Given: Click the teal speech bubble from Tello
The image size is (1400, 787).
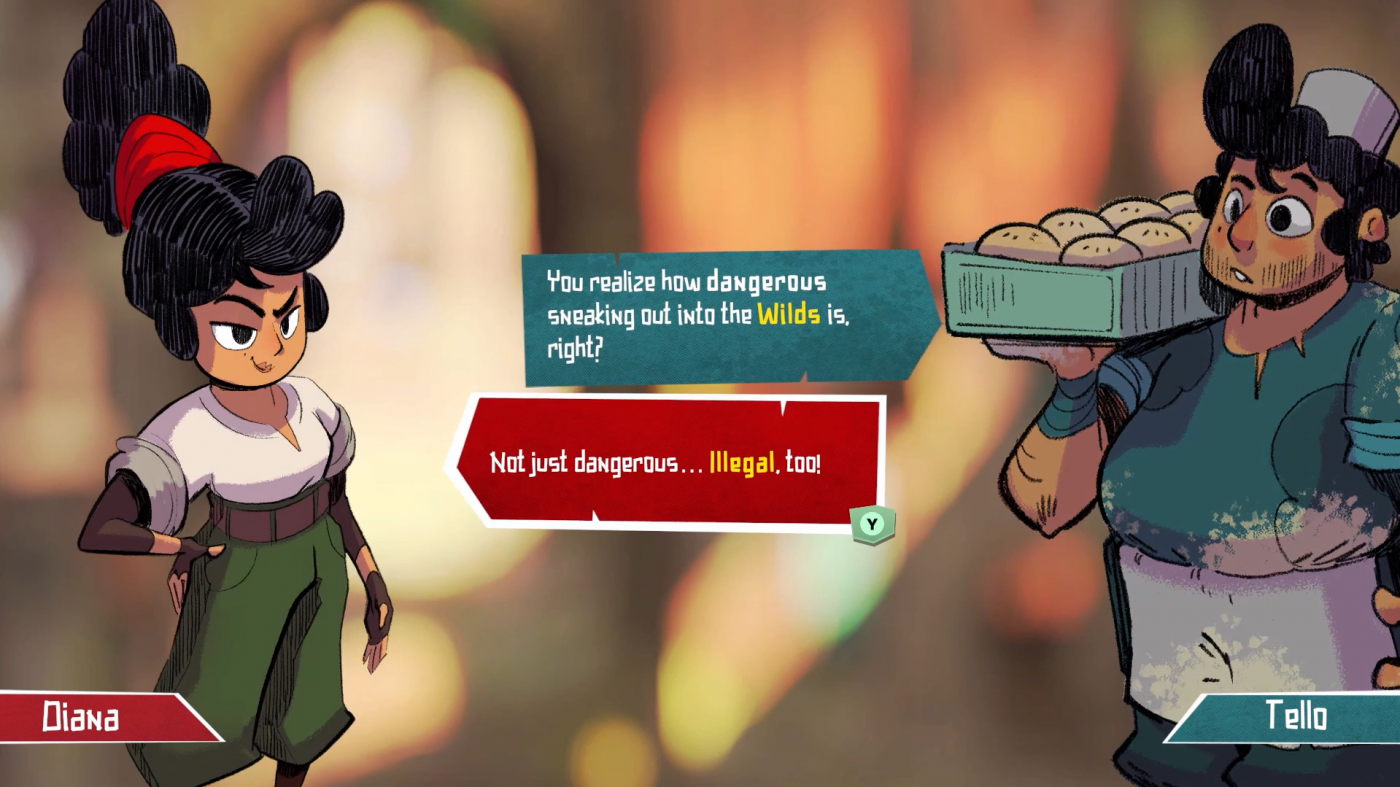Looking at the screenshot, I should [x=700, y=310].
